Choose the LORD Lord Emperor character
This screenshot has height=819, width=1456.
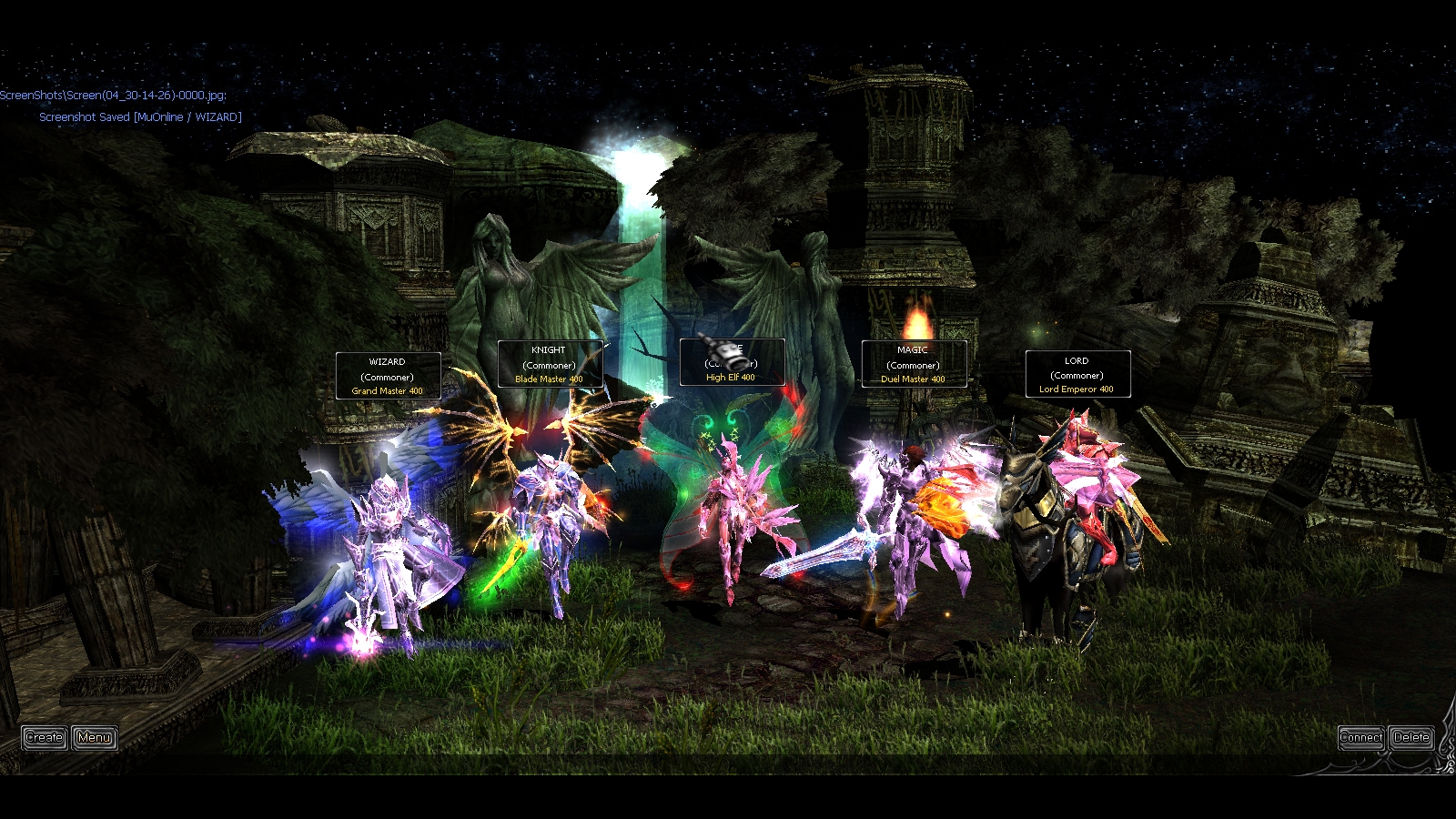coord(1074,528)
